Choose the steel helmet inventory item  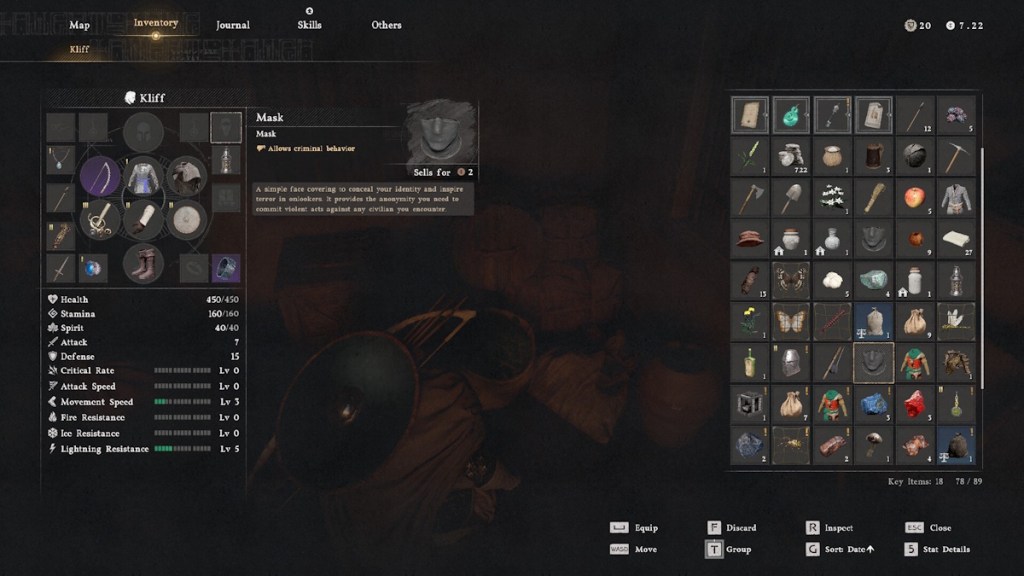click(x=791, y=362)
